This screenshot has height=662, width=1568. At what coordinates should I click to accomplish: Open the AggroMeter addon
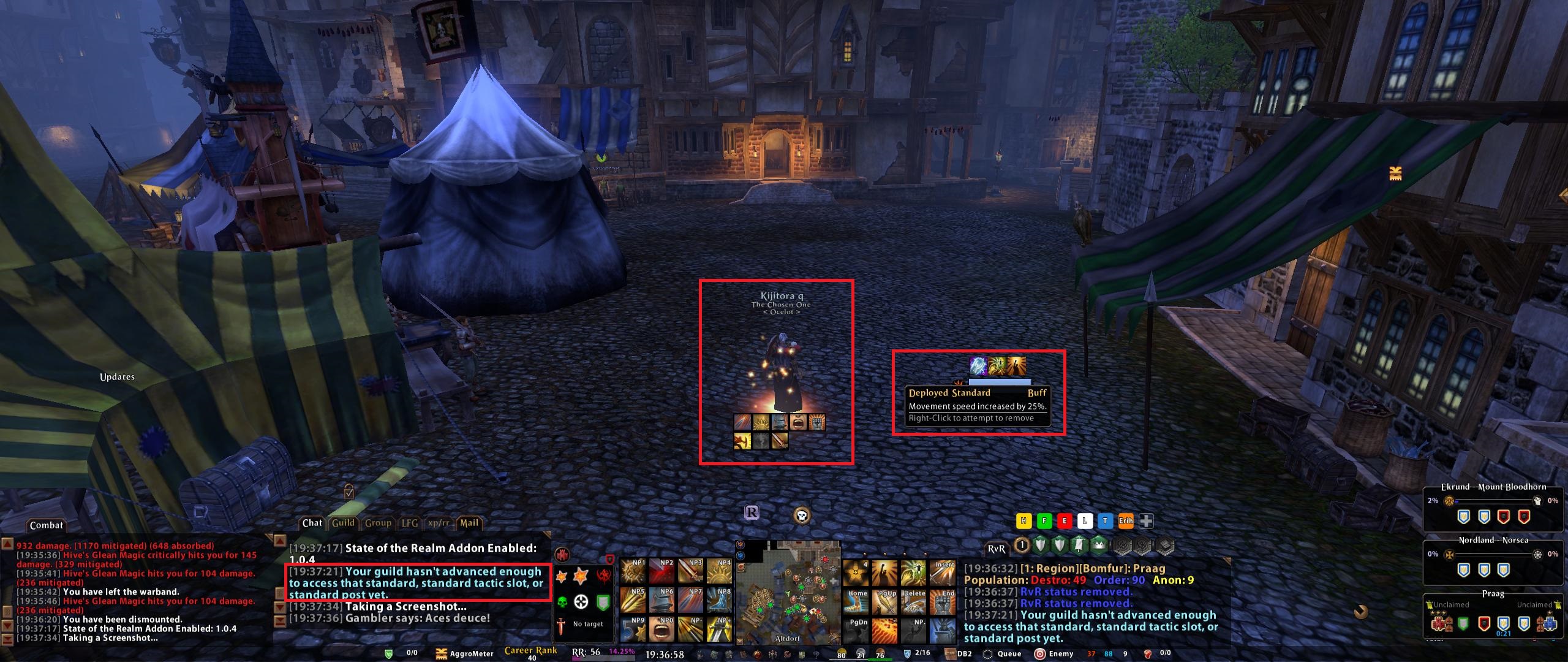pos(464,653)
